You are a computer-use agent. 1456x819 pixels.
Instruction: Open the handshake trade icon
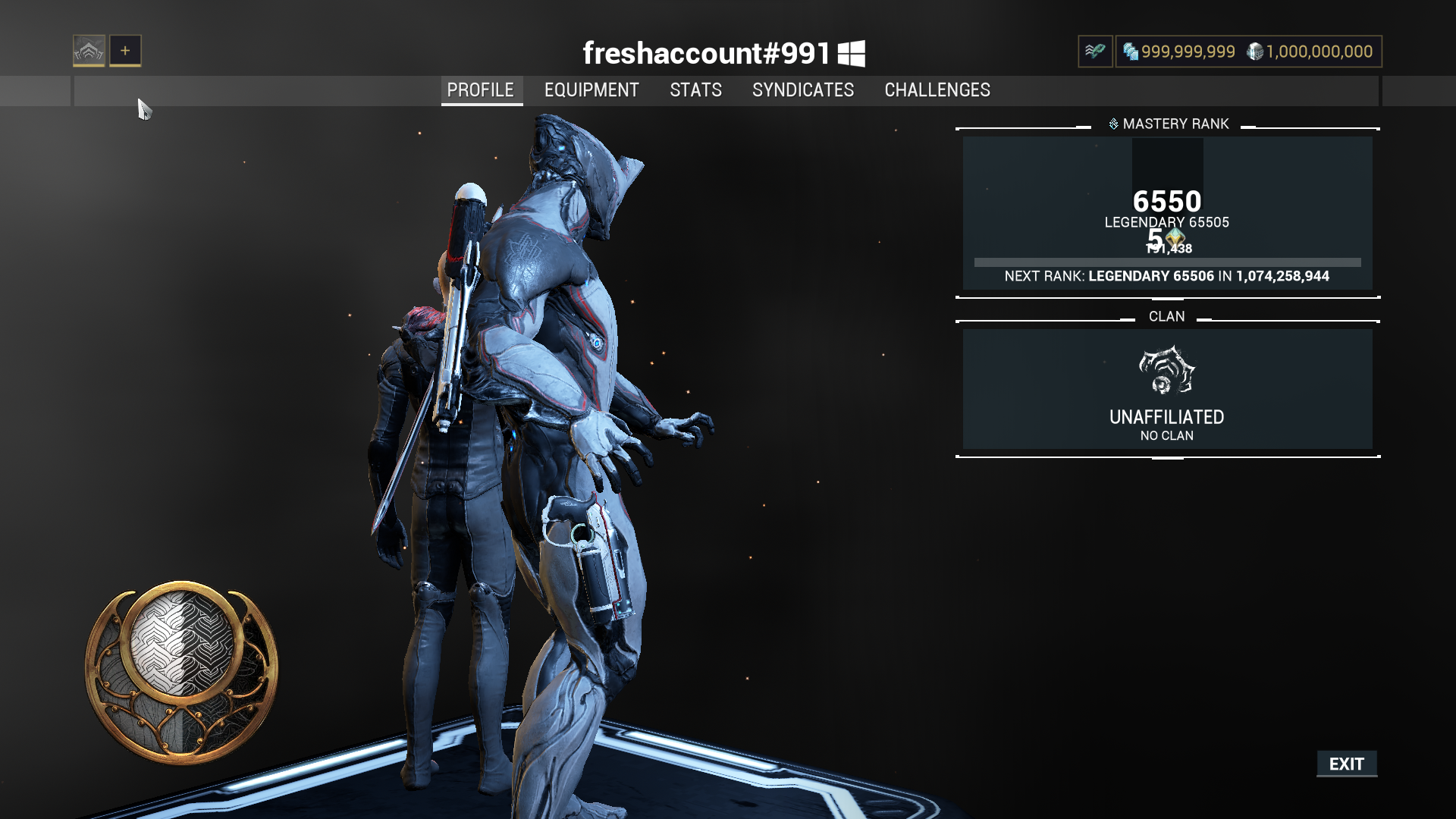click(x=1095, y=52)
